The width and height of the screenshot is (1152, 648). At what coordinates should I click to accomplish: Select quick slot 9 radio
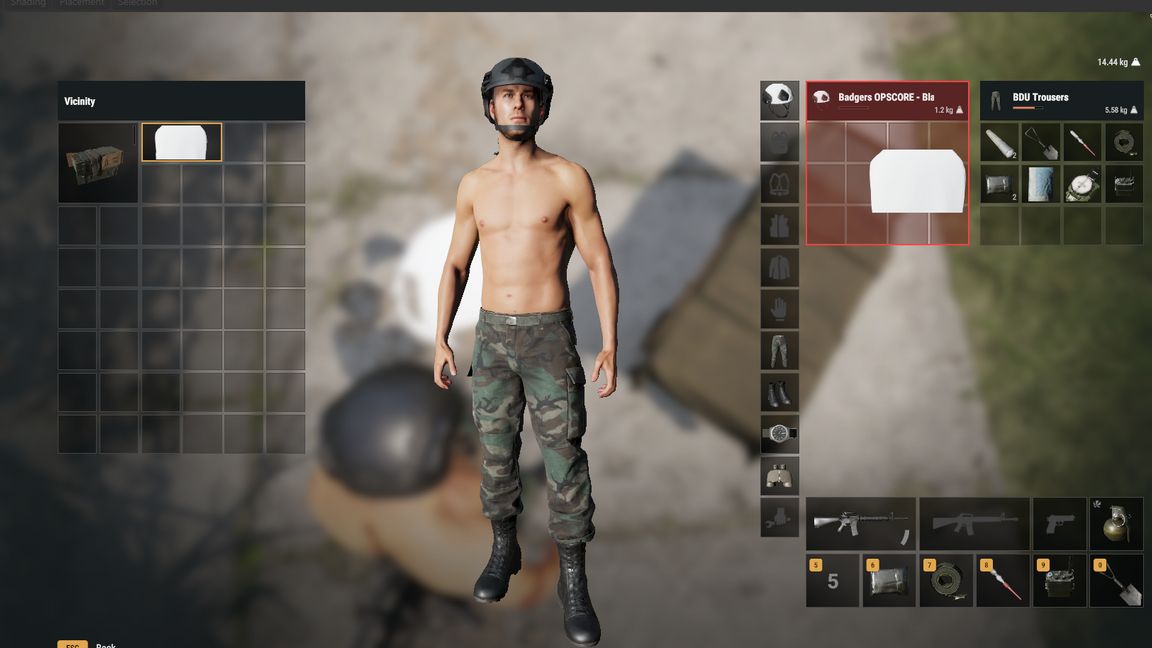(x=1059, y=581)
